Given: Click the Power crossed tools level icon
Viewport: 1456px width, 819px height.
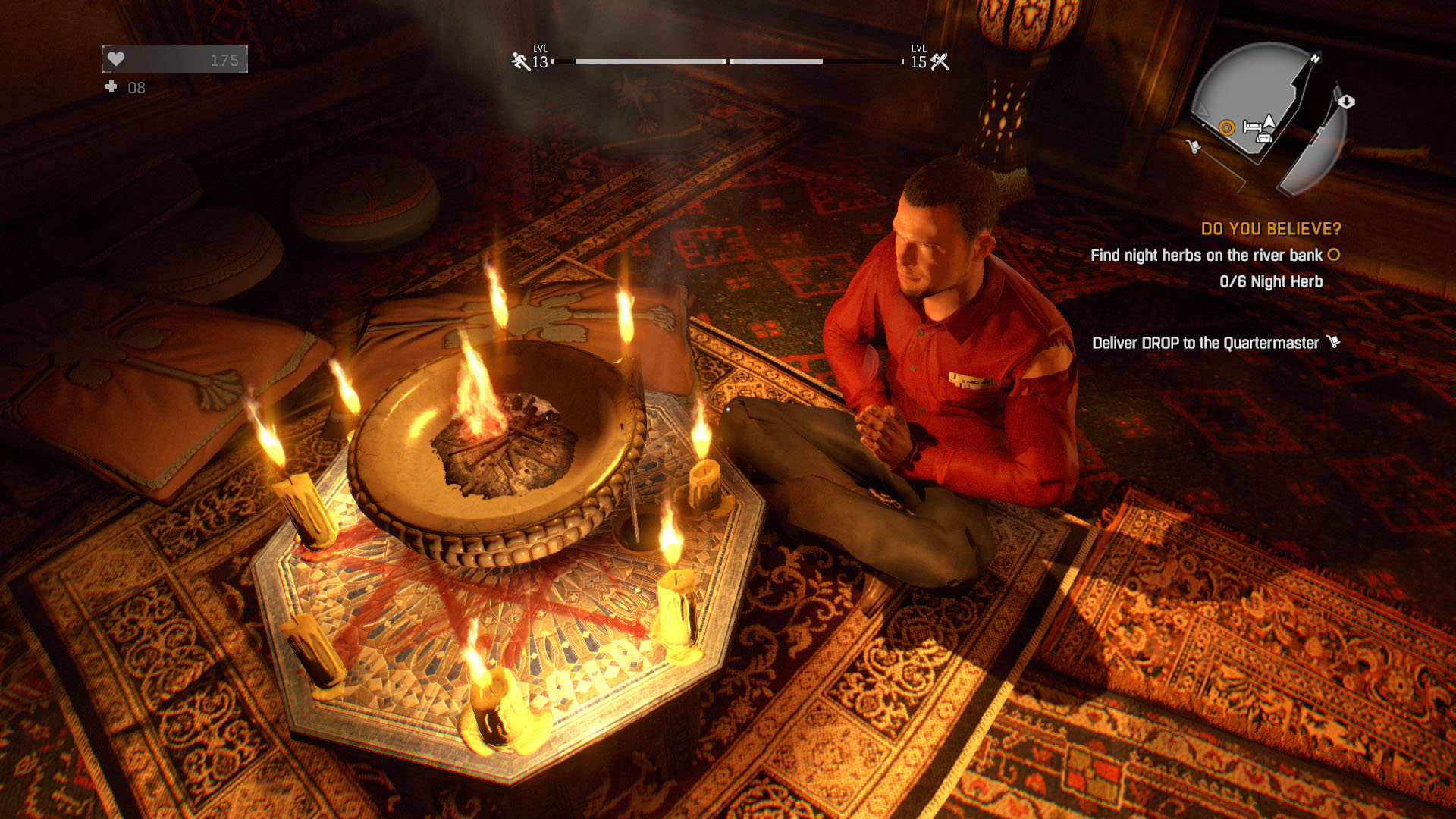Looking at the screenshot, I should tap(940, 61).
